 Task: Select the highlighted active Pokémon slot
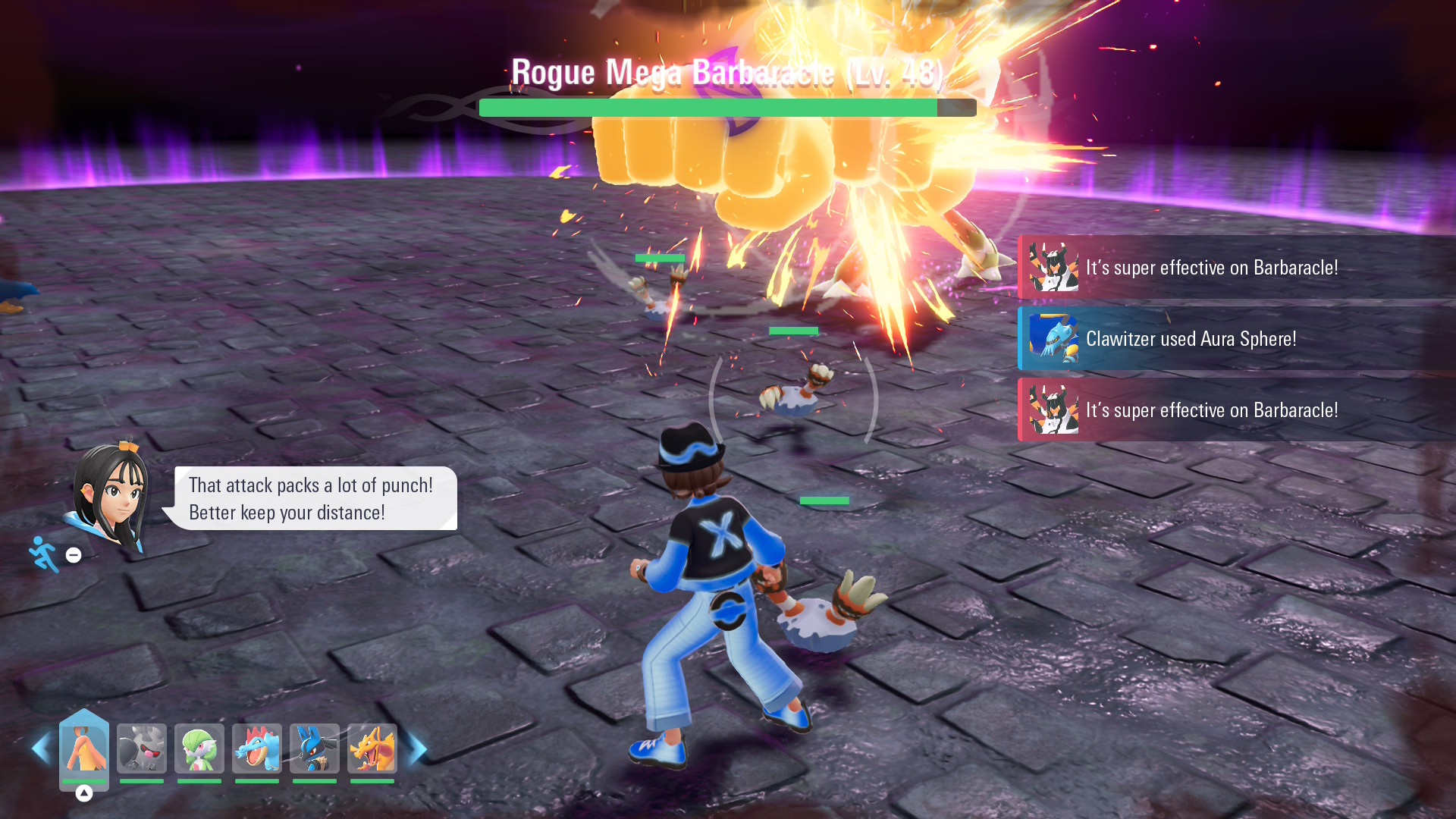[x=84, y=748]
